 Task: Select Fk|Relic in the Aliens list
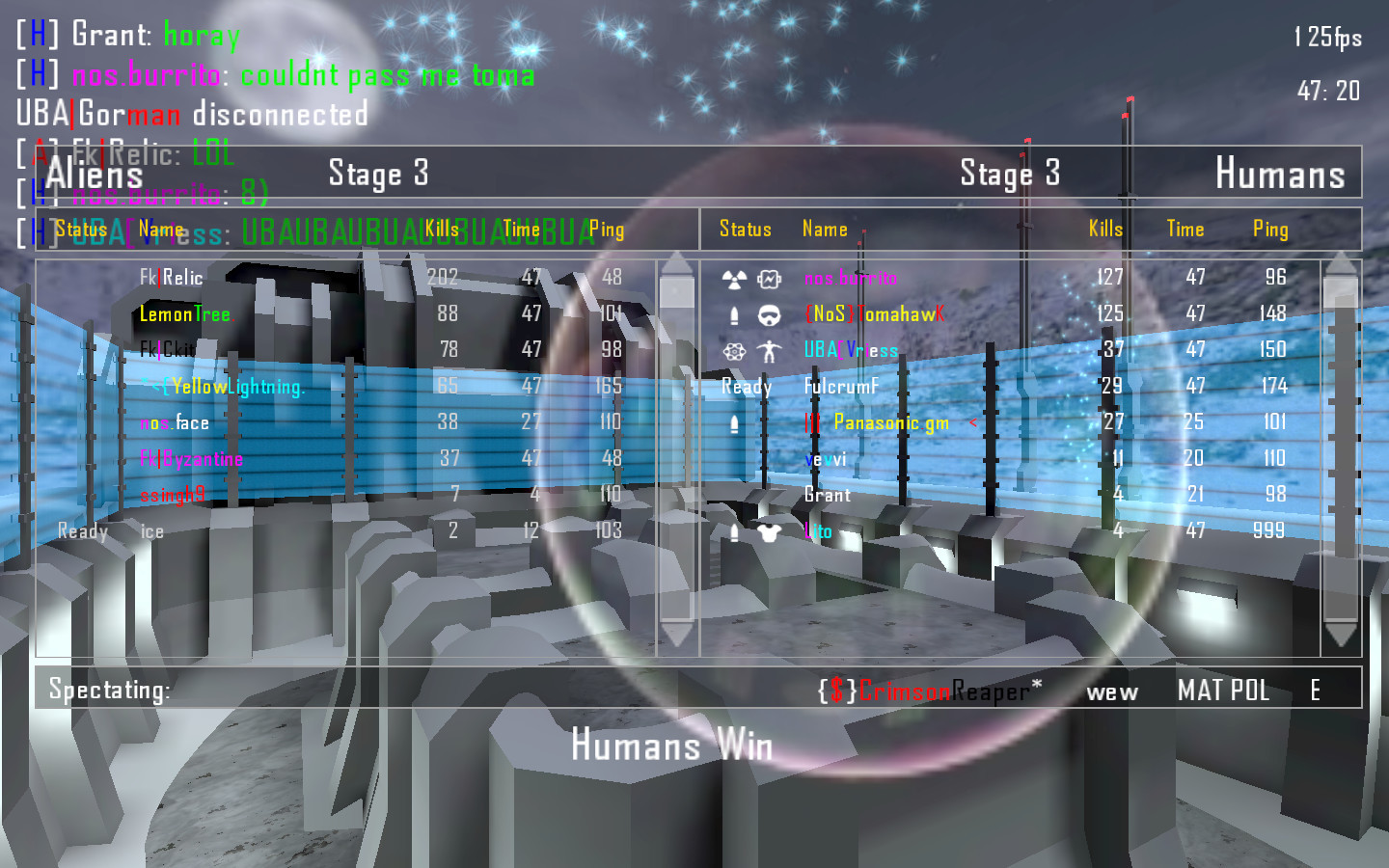point(172,278)
